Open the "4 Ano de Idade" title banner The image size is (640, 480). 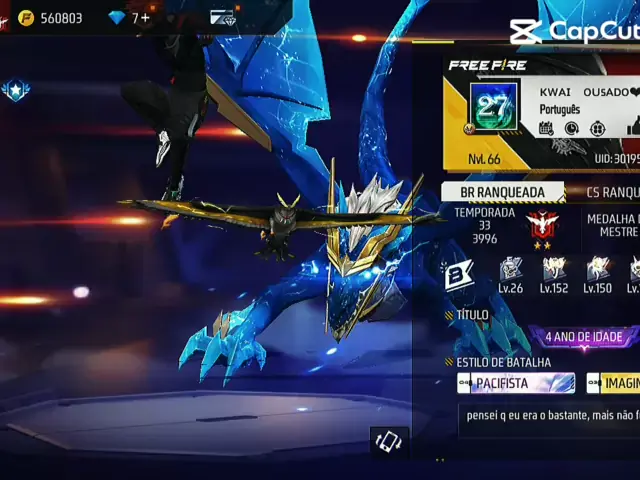(x=584, y=337)
